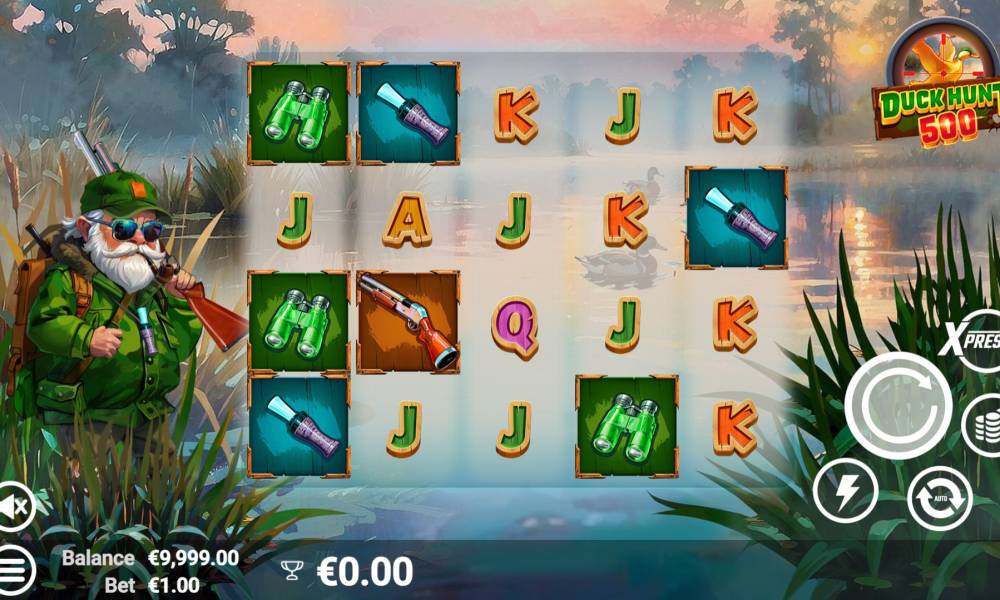The width and height of the screenshot is (1000, 600).
Task: Open the hamburger game menu
Action: [x=14, y=571]
